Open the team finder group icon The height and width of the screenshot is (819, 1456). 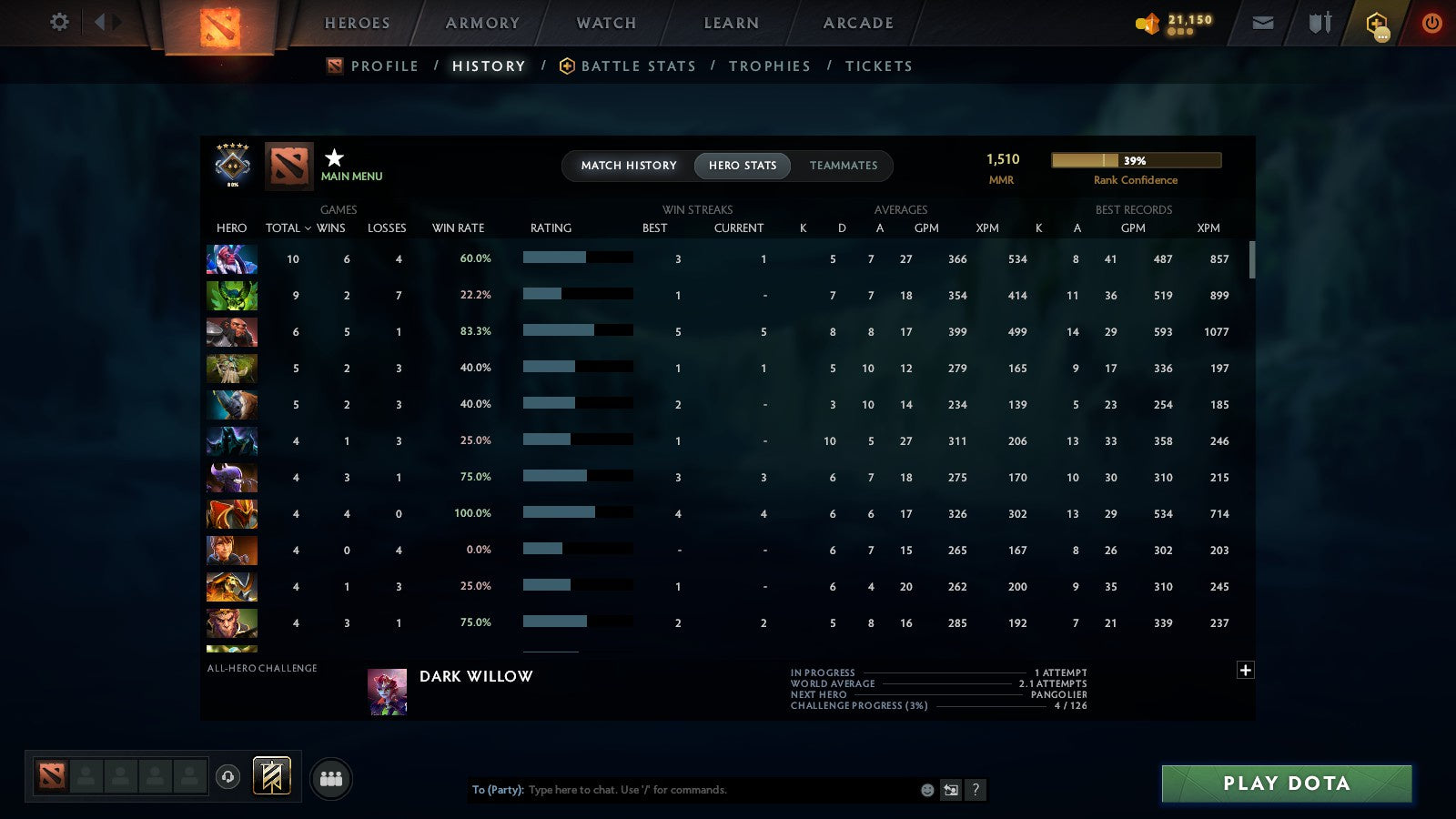332,779
